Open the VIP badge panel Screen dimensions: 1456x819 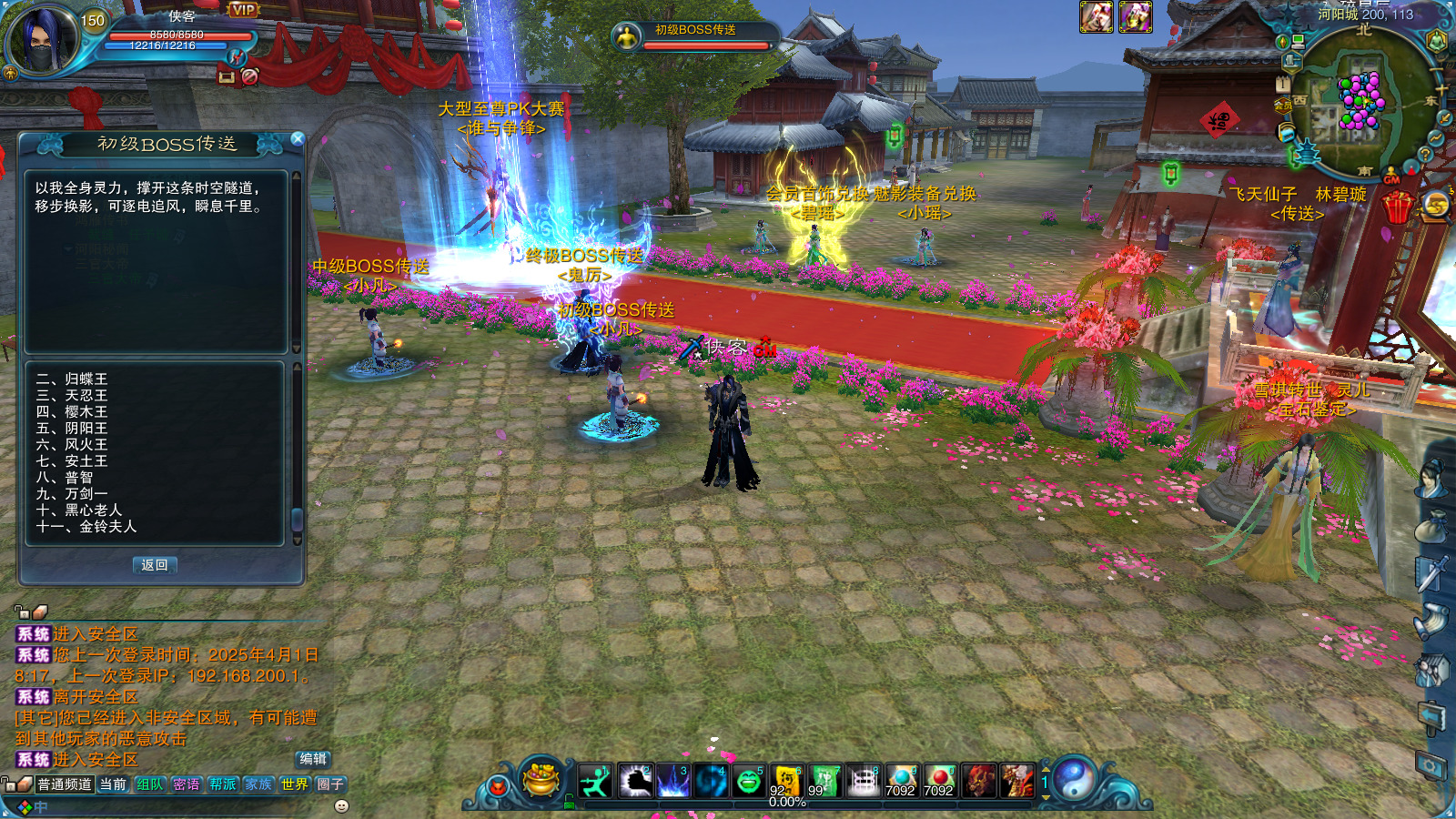tap(243, 10)
